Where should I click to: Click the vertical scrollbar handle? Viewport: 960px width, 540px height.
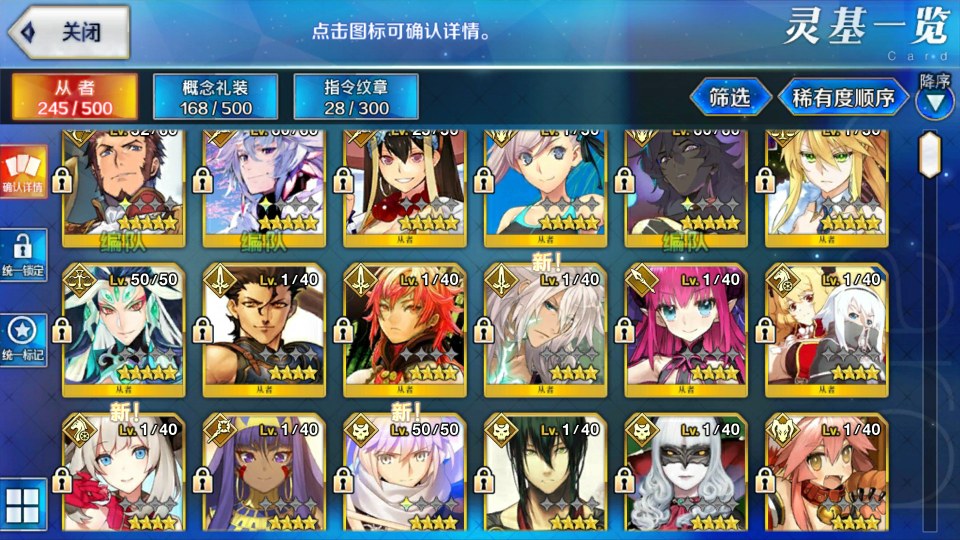click(x=932, y=160)
